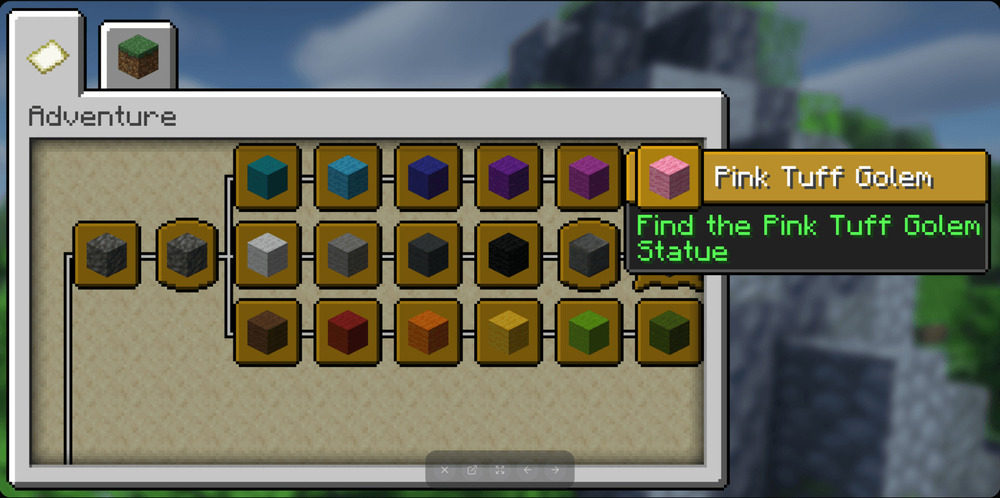Image resolution: width=1000 pixels, height=498 pixels.
Task: Select the magenta wool block advancement
Action: pyautogui.click(x=588, y=178)
